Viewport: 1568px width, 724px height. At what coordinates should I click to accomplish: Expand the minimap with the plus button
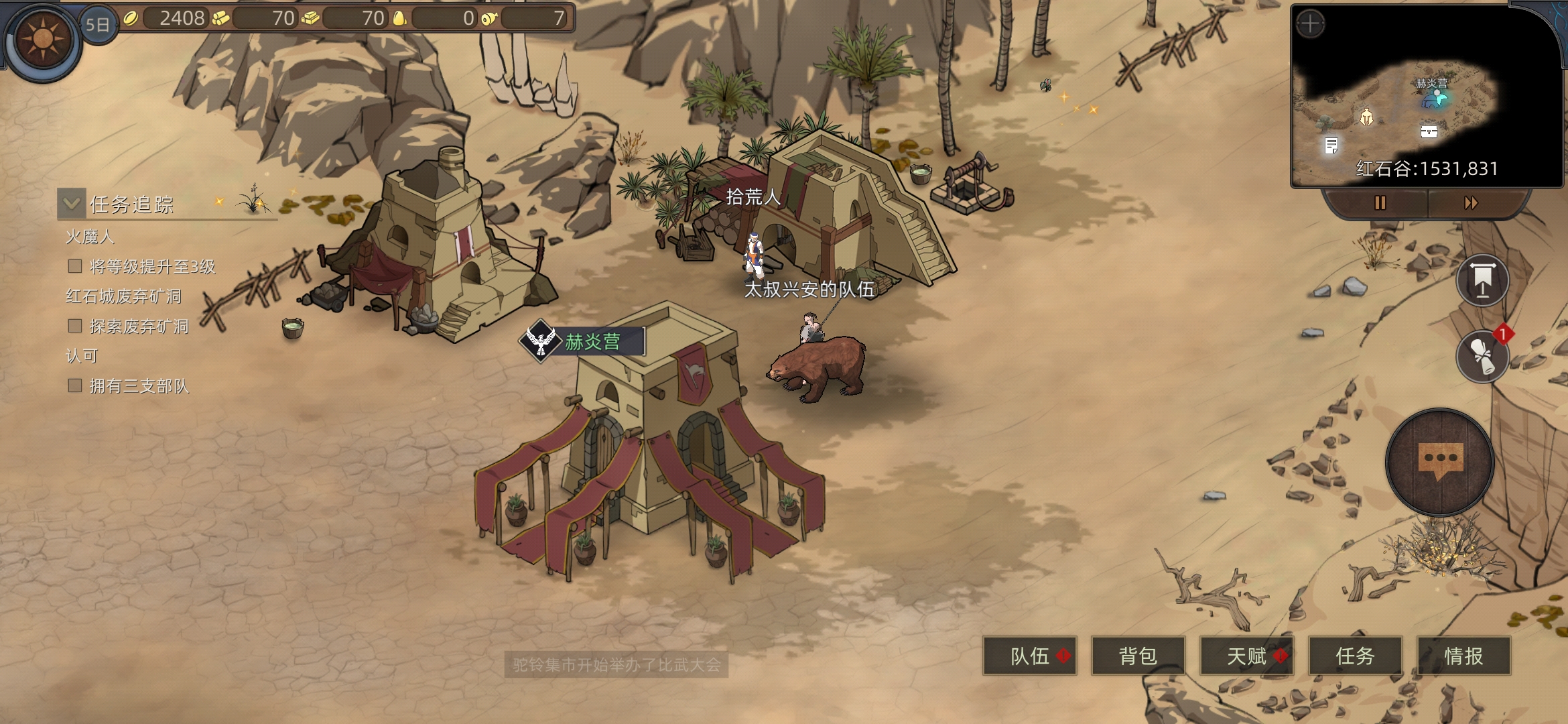pos(1310,25)
